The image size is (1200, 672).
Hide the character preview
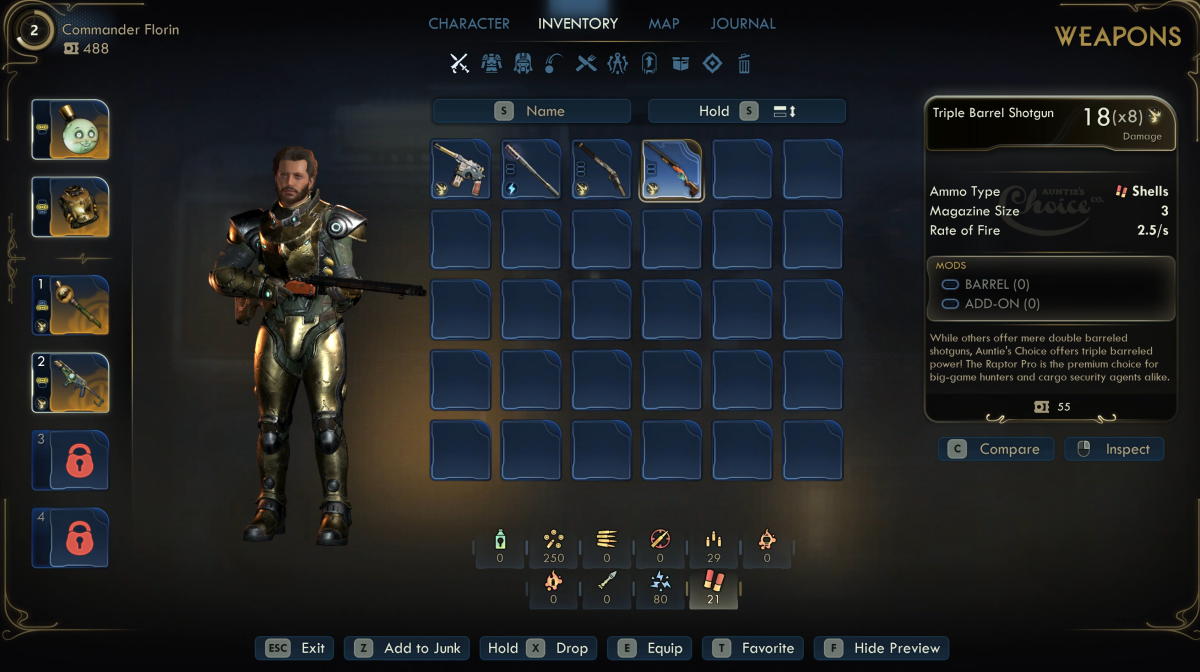pos(881,648)
